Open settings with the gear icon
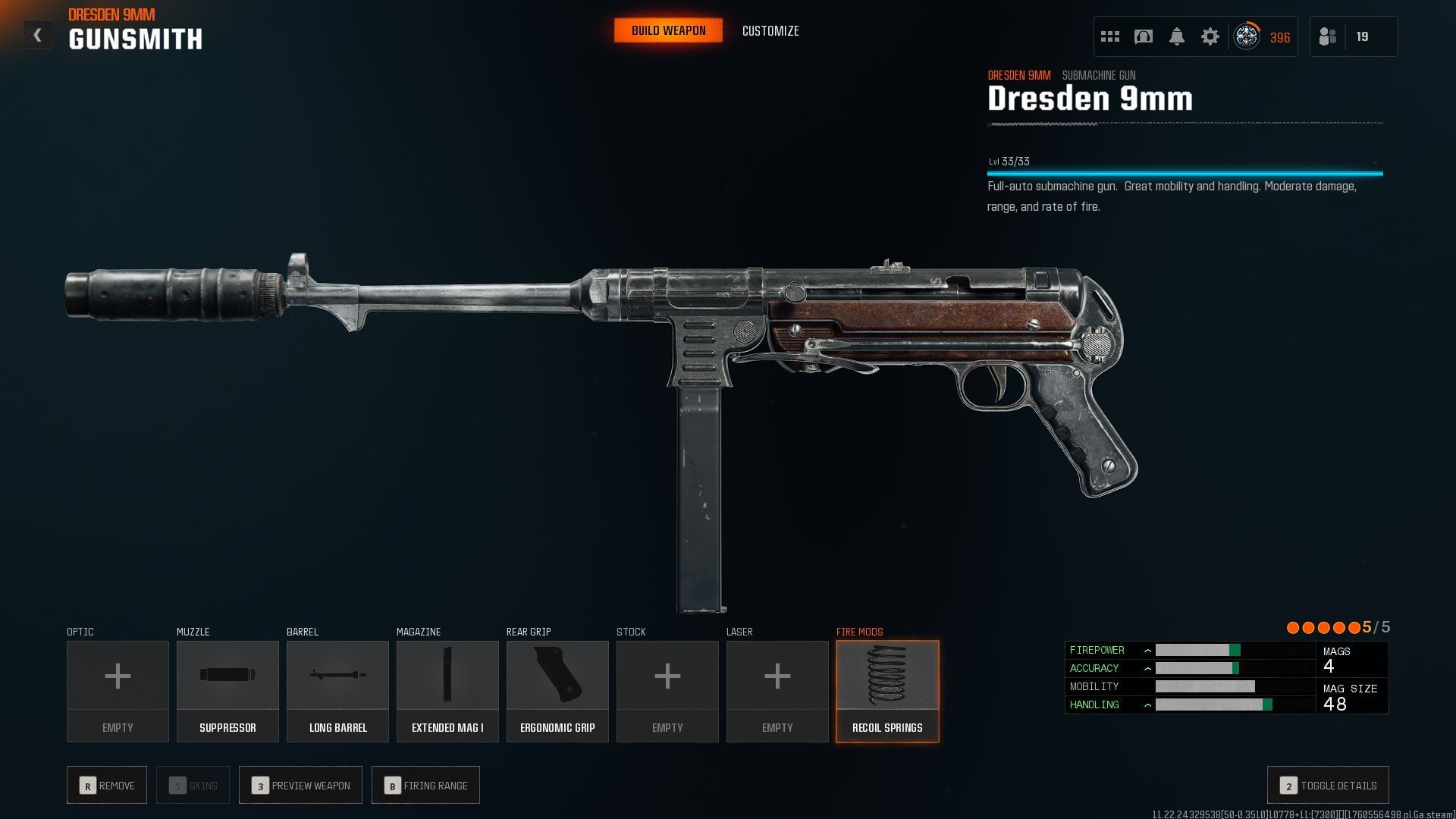The width and height of the screenshot is (1456, 819). pos(1210,36)
